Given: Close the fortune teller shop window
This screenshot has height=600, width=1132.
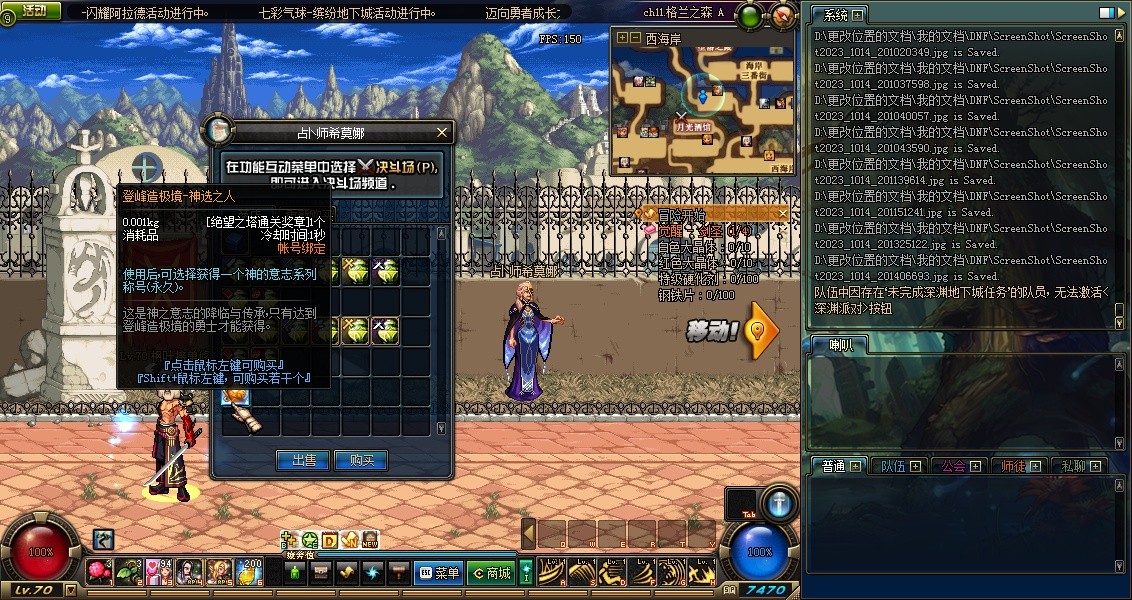Looking at the screenshot, I should 442,131.
